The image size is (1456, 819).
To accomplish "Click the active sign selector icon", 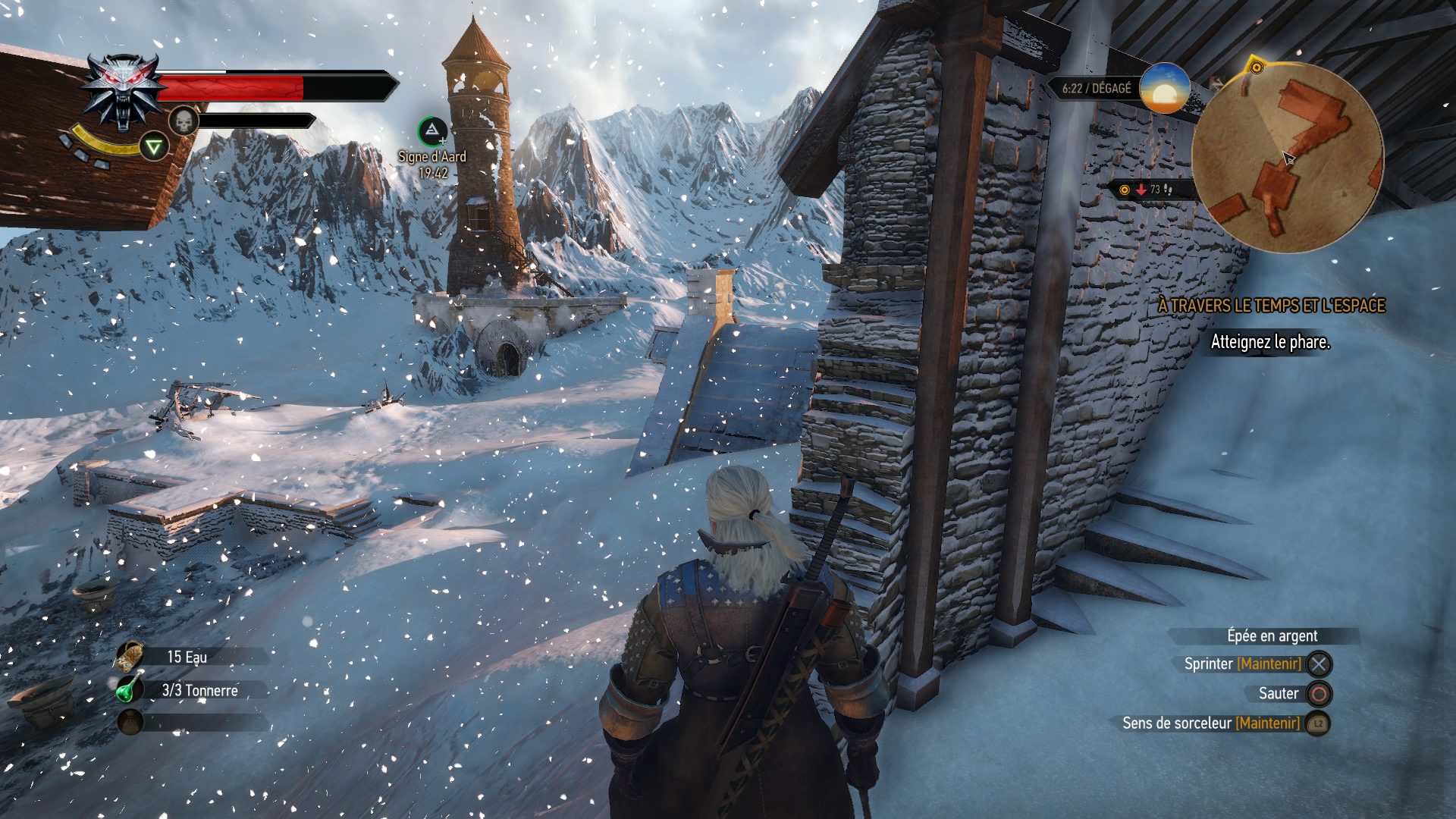I will pos(154,146).
